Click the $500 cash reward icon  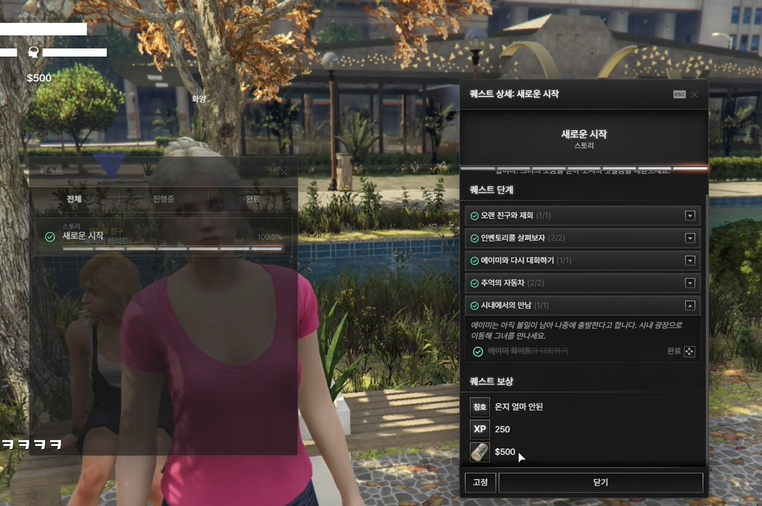(480, 452)
